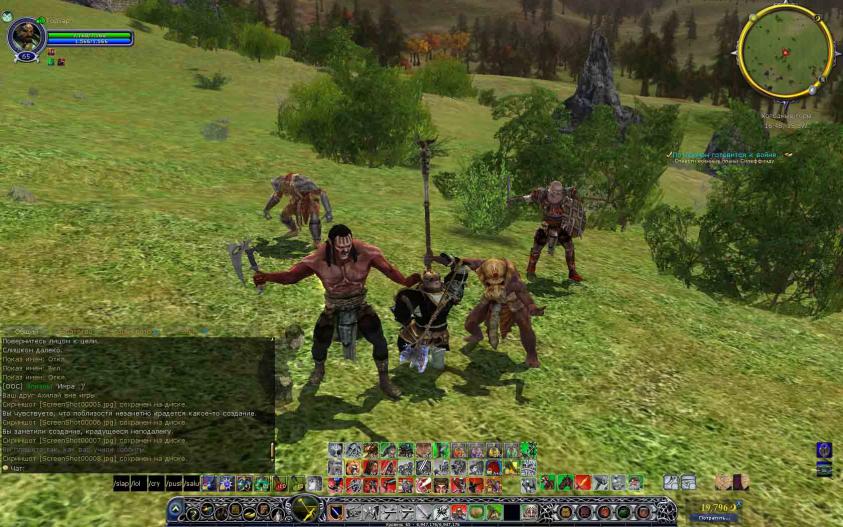Open the circular minimap
Viewport: 843px width, 527px height.
click(x=785, y=49)
